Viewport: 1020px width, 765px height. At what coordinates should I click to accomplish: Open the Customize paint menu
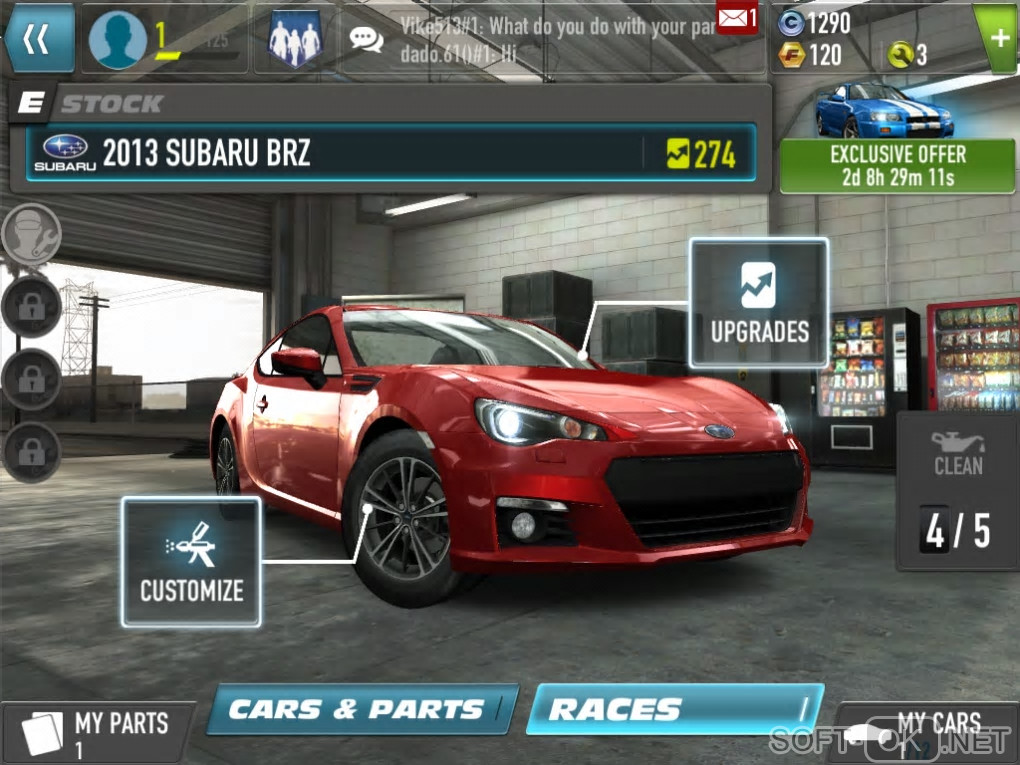[191, 562]
